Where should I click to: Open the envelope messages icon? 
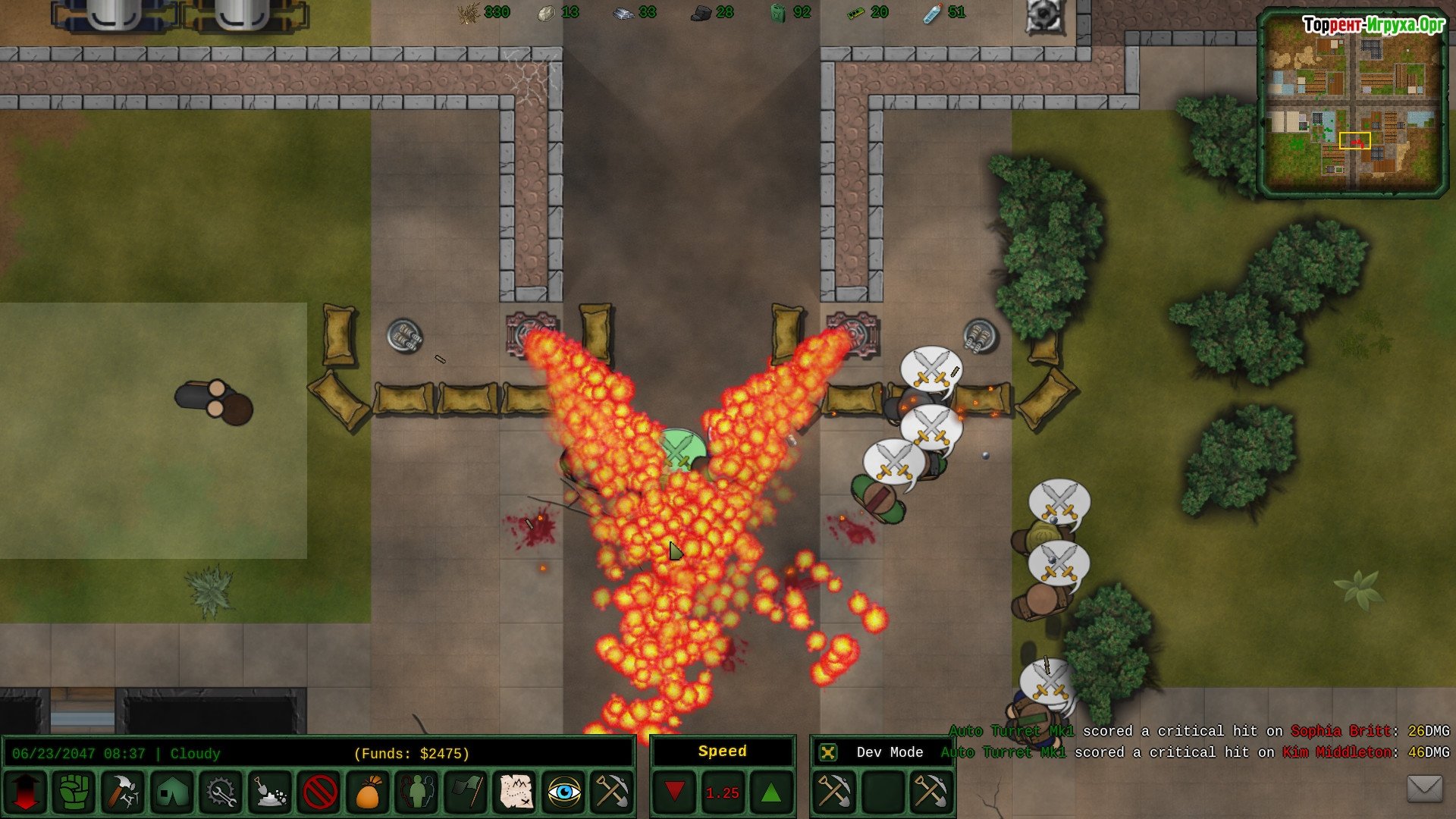(x=1424, y=789)
